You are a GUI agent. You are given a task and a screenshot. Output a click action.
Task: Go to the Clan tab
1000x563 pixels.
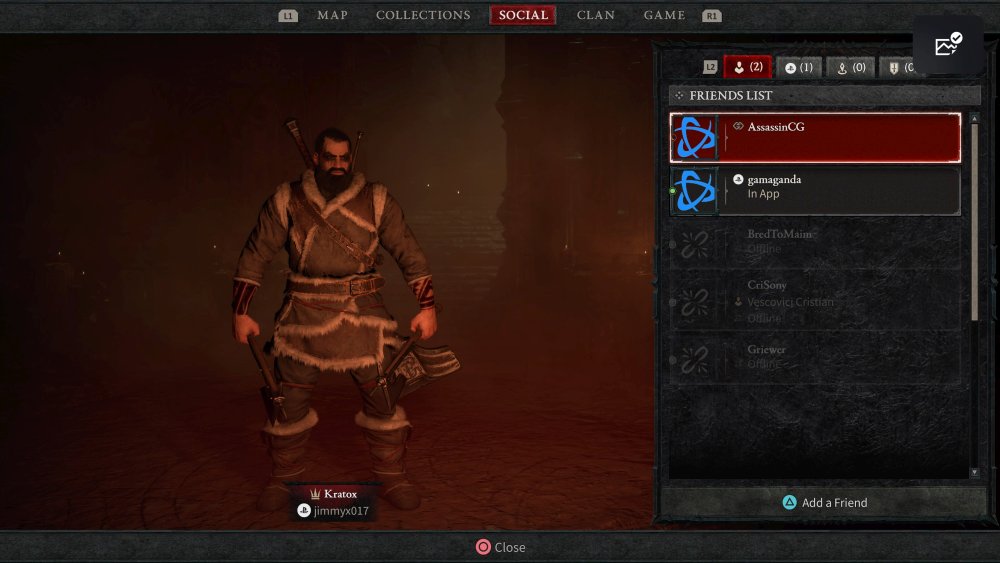point(596,15)
